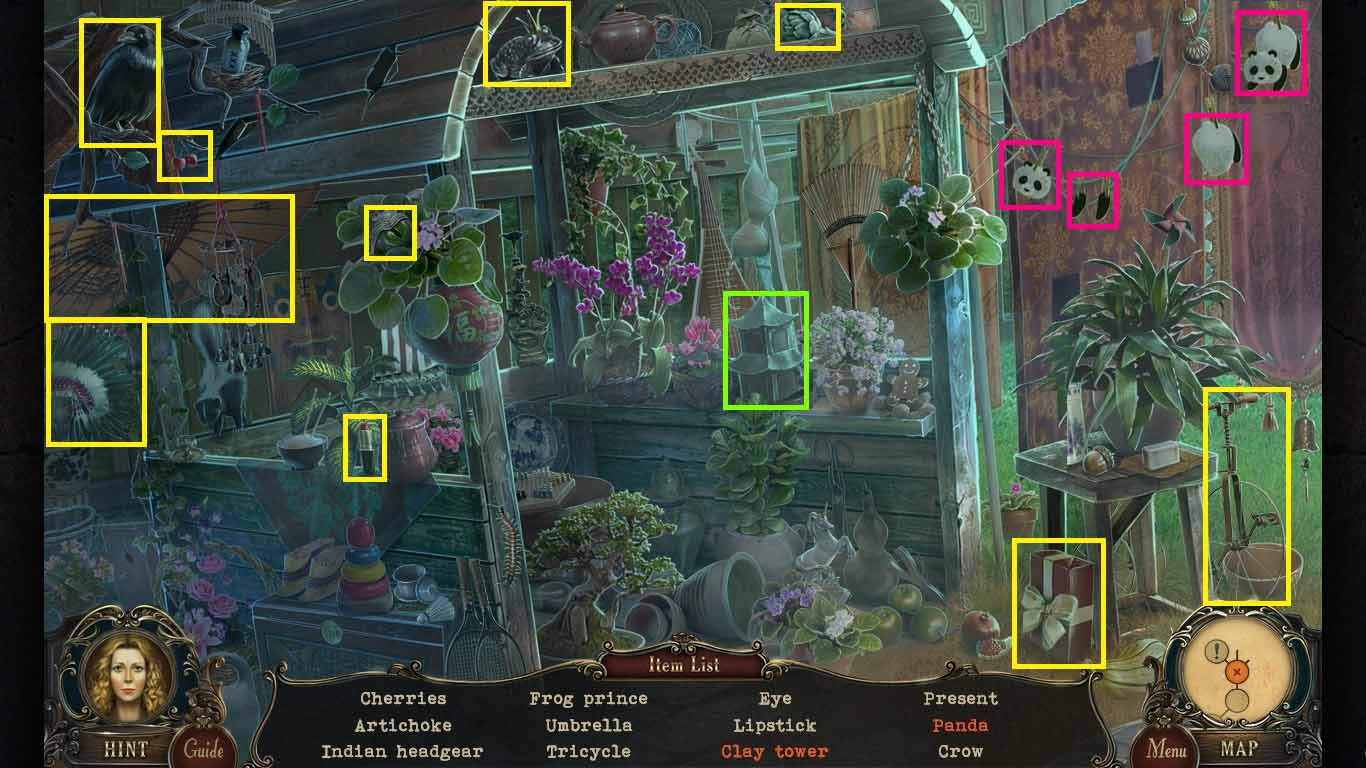Viewport: 1366px width, 768px height.
Task: Click the Indian headgear on the left shelf
Action: pyautogui.click(x=98, y=385)
